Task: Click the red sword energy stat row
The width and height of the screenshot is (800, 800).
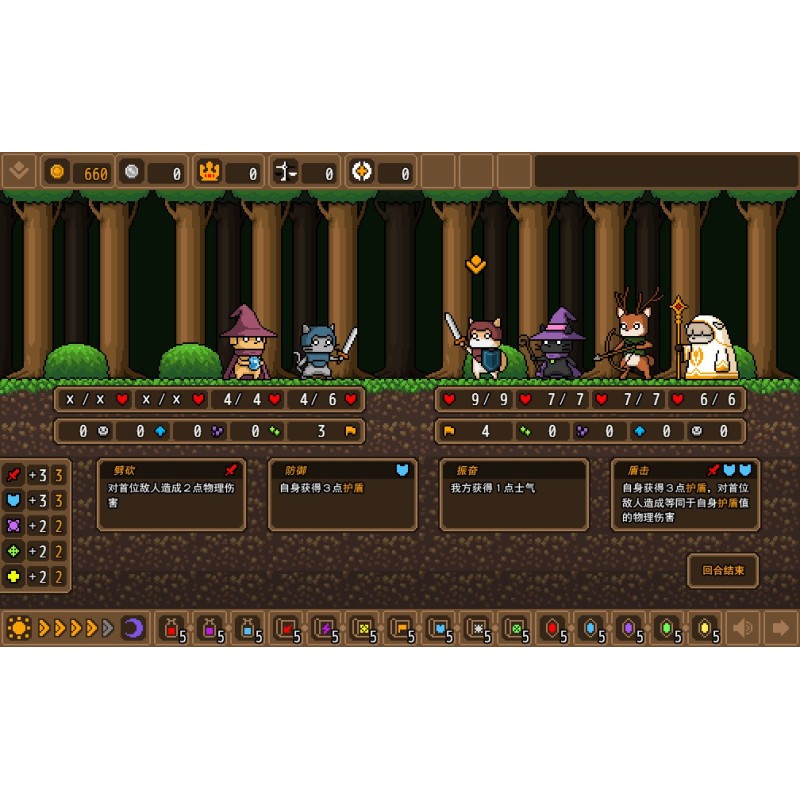Action: [35, 474]
